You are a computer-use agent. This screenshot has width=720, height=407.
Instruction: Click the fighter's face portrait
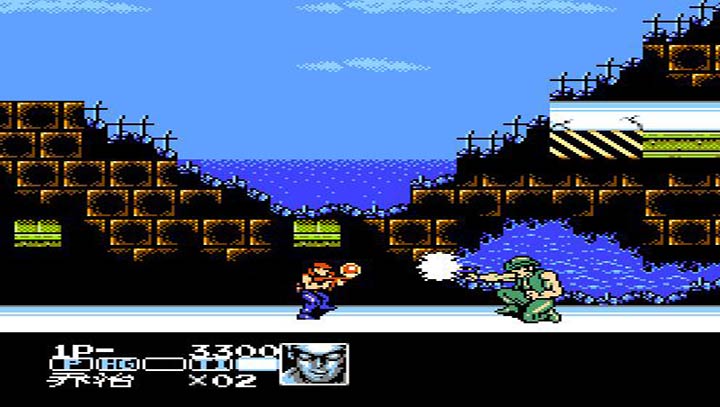coord(315,364)
